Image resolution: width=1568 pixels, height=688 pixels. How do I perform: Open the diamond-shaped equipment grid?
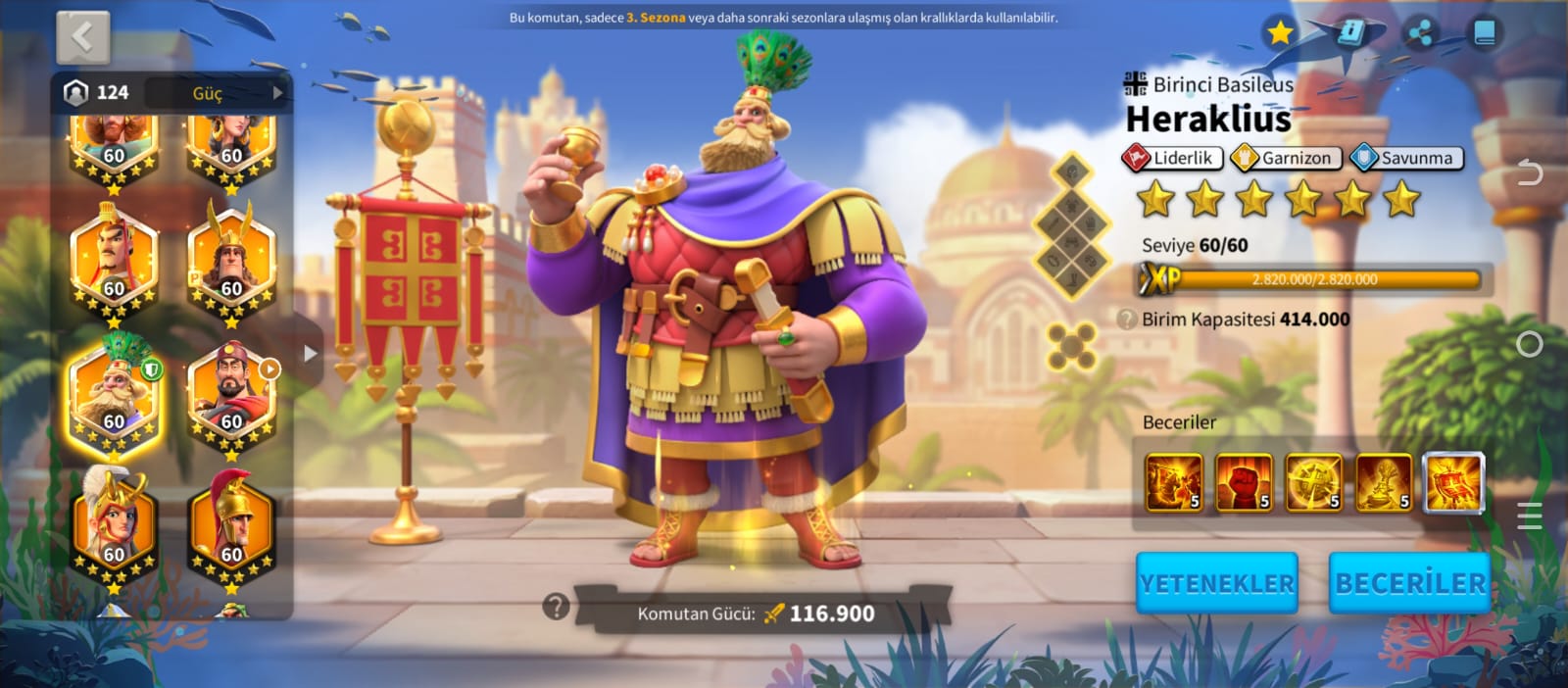click(x=1072, y=227)
